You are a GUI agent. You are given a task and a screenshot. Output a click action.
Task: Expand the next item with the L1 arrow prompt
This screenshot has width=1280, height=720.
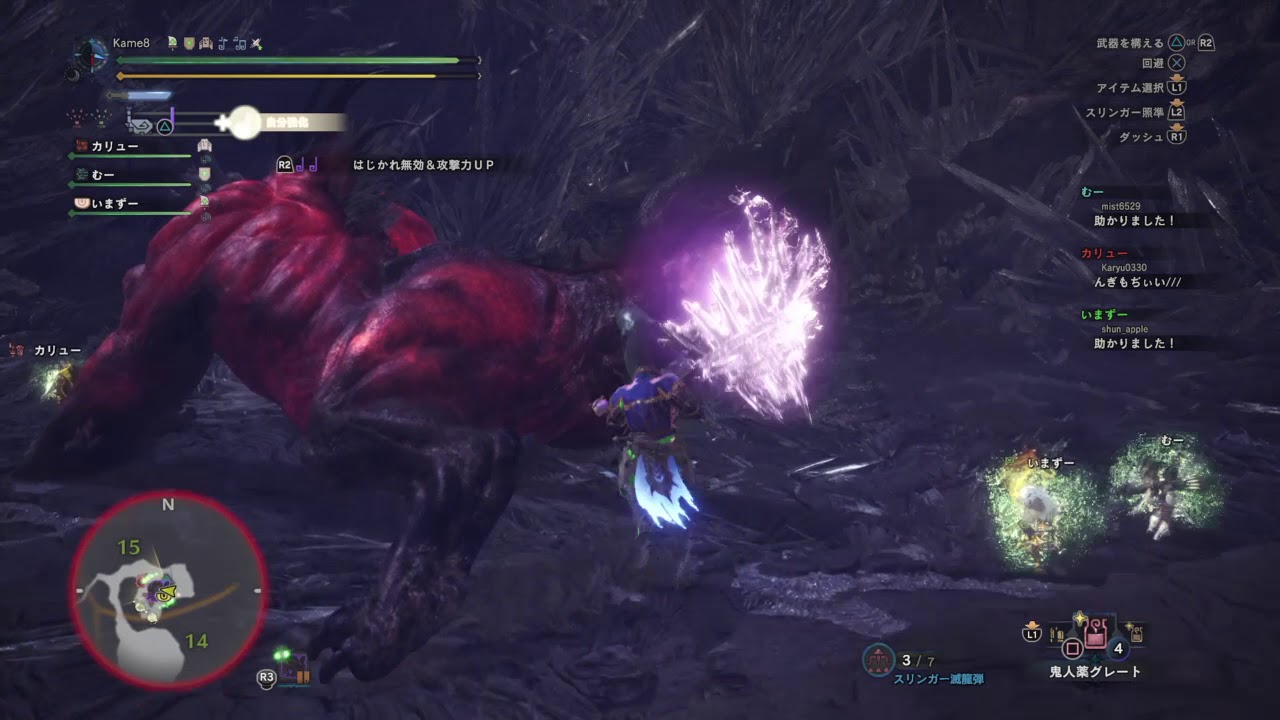coord(1032,633)
